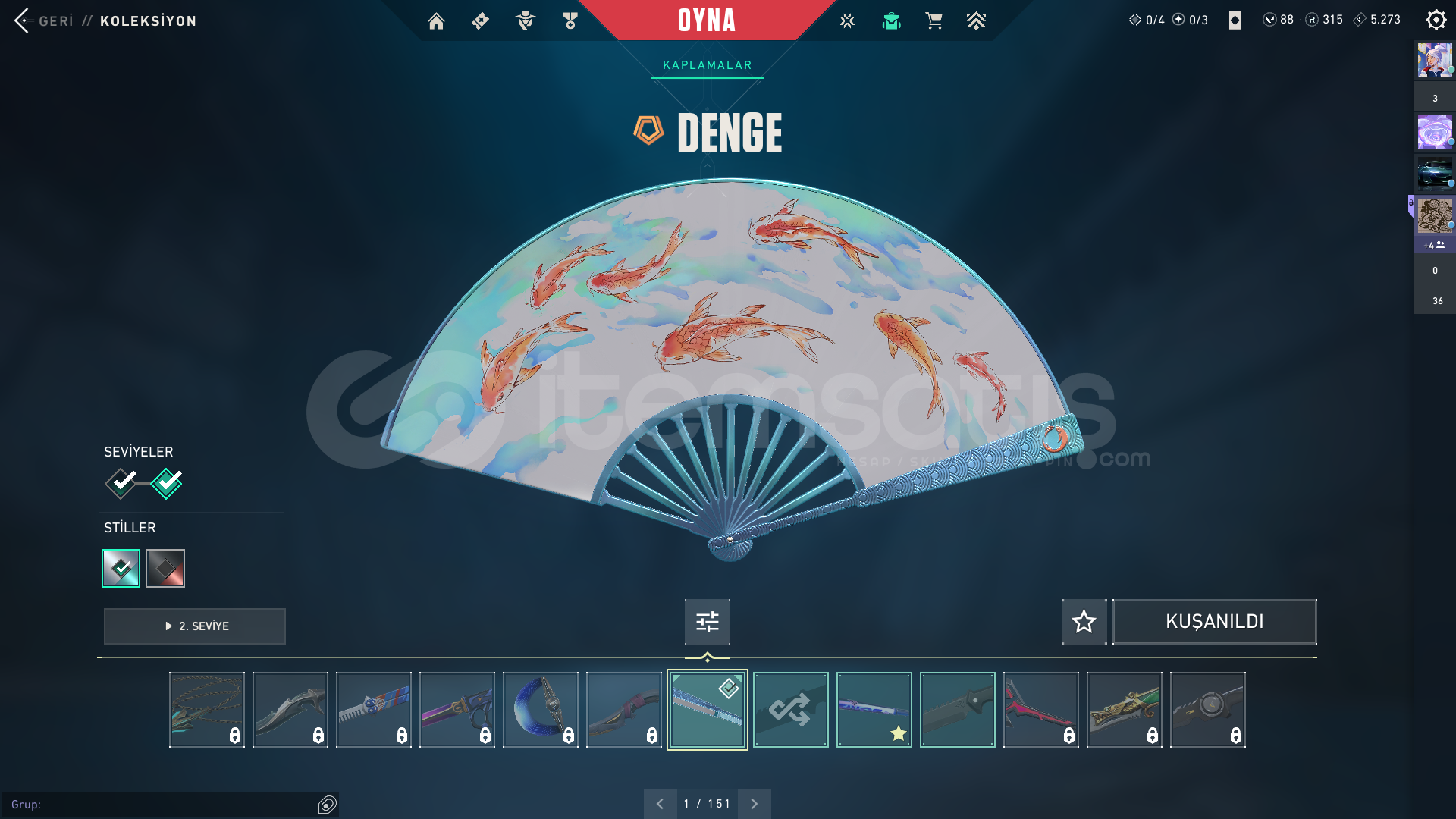Toggle the favorite star button
This screenshot has width=1456, height=819.
pyautogui.click(x=1084, y=622)
